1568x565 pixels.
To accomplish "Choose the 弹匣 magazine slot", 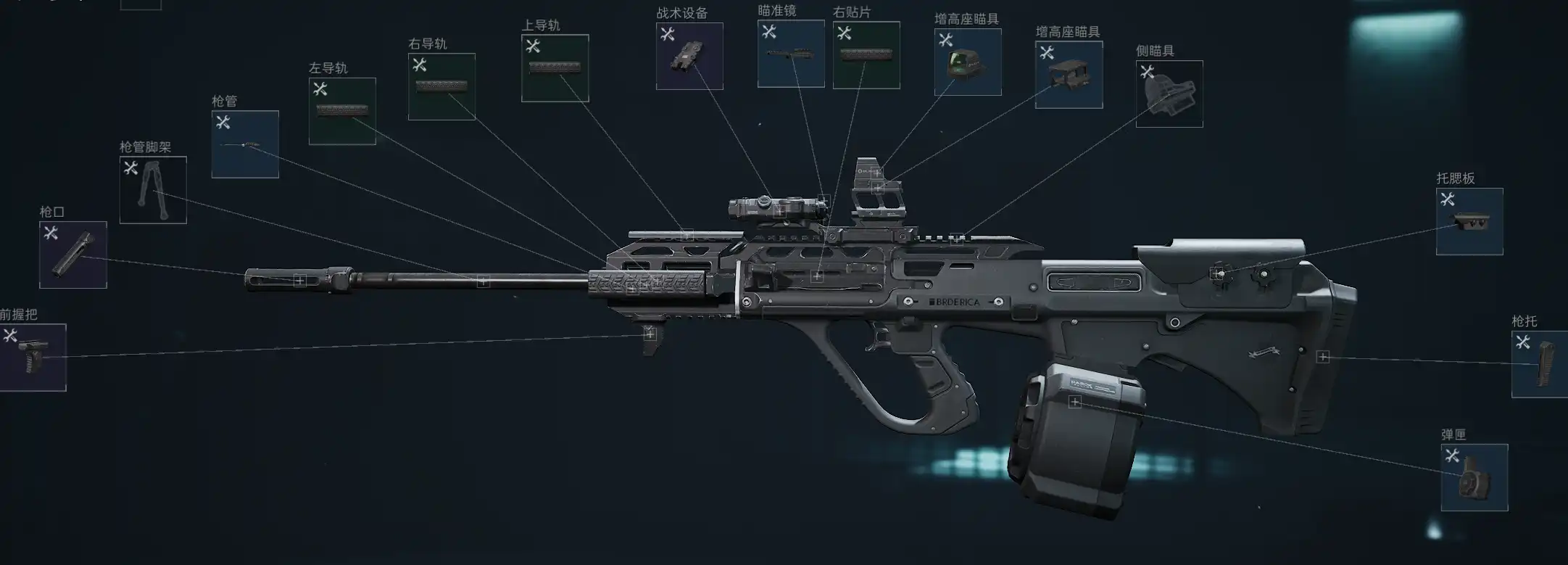I will tap(1474, 477).
